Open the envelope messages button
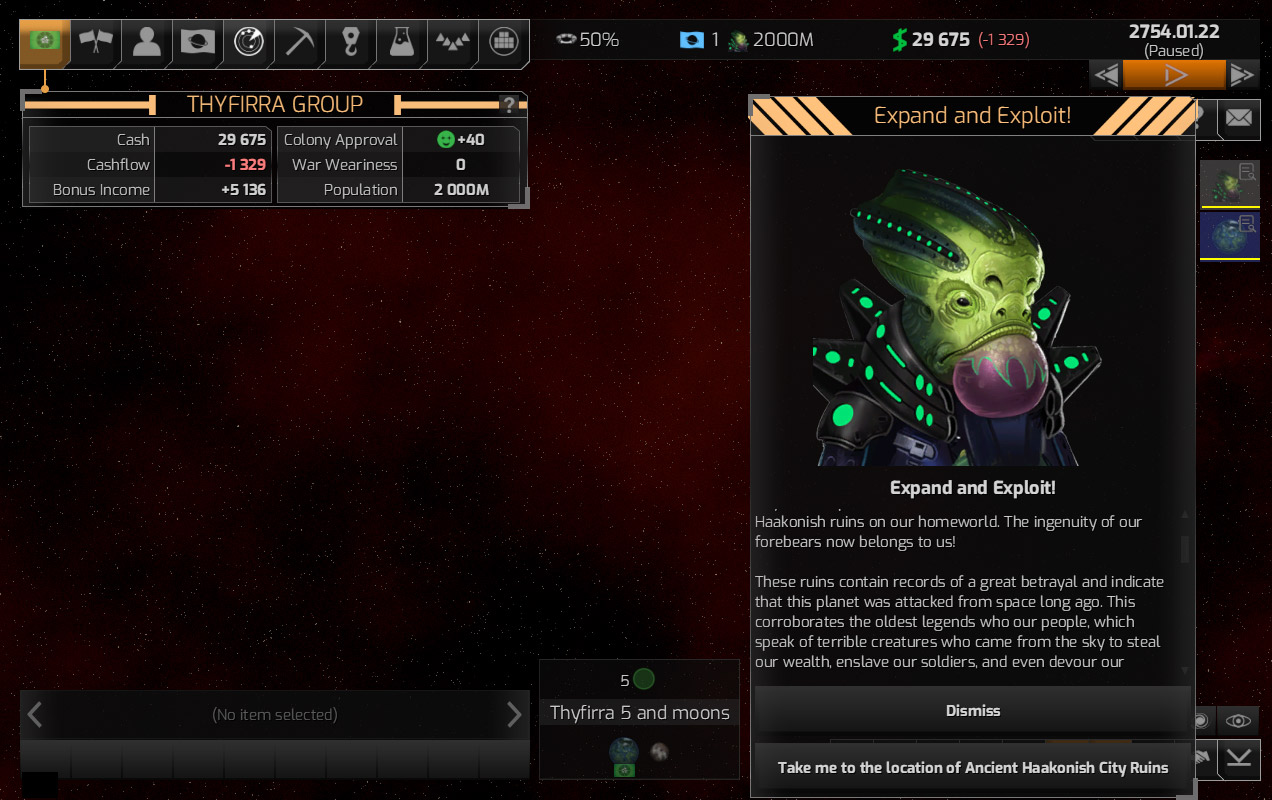This screenshot has width=1272, height=800. pos(1238,119)
